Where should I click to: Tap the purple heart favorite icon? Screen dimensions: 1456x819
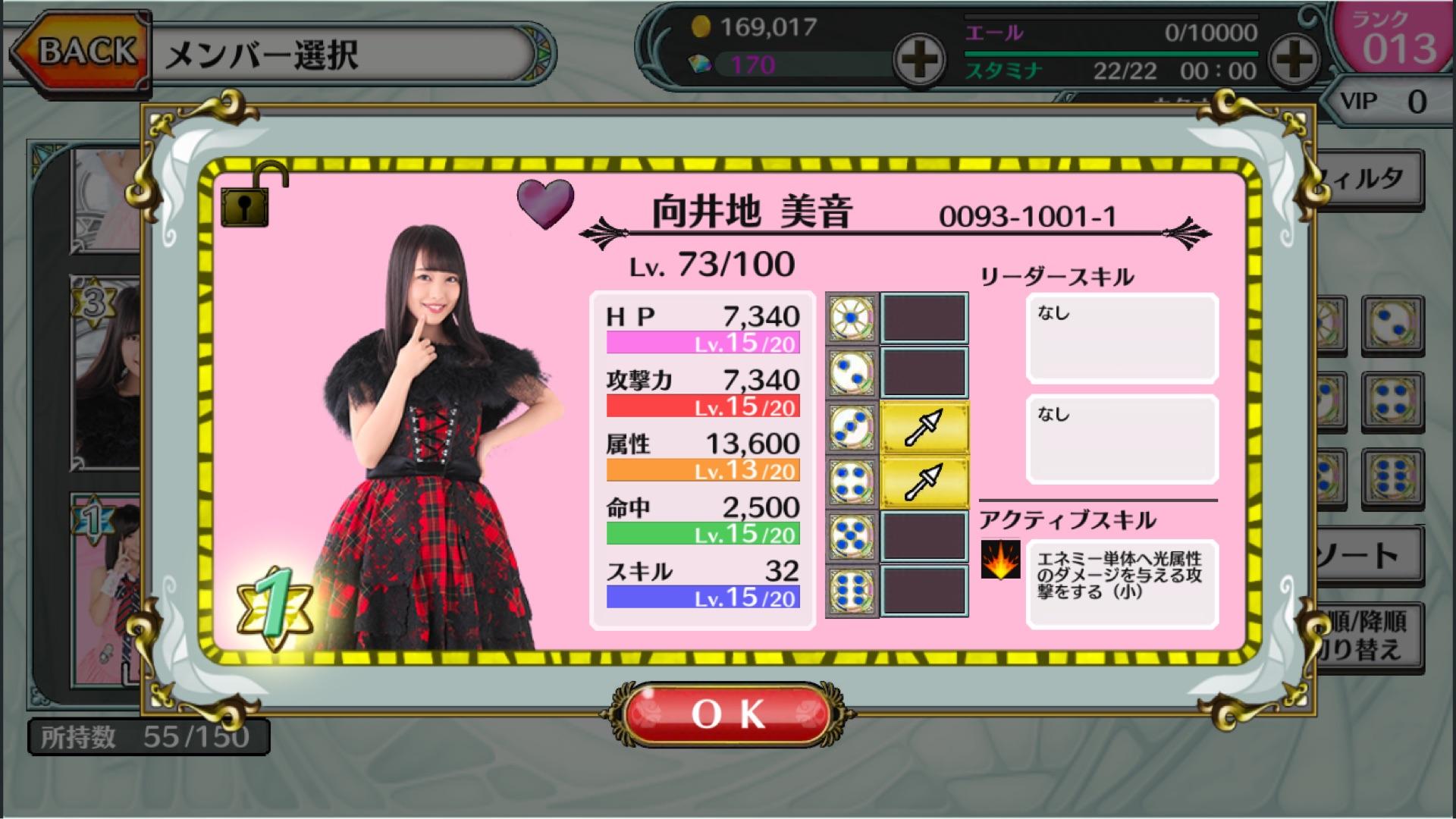coord(545,203)
